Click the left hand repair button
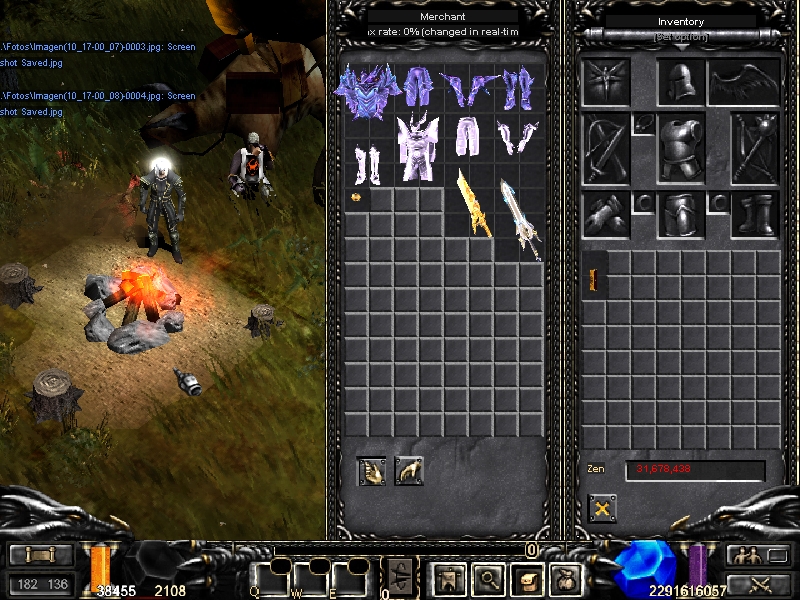This screenshot has height=600, width=800. [371, 470]
